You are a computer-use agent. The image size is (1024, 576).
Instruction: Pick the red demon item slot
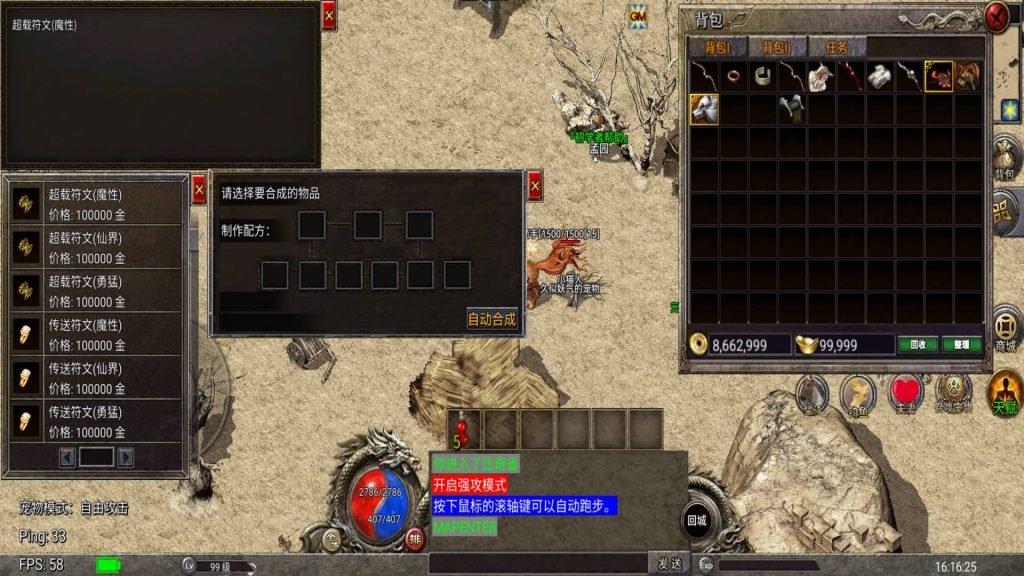click(x=938, y=77)
